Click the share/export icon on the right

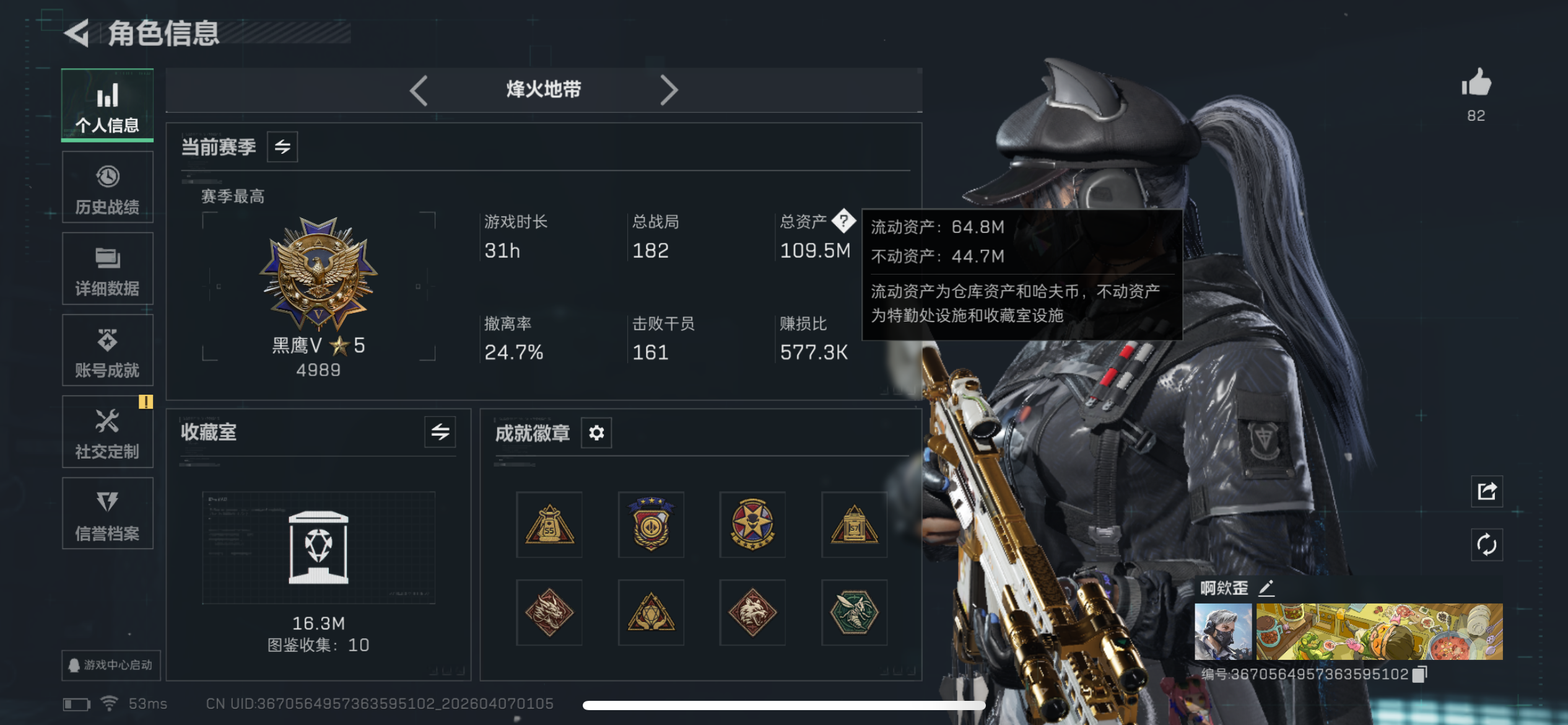[1486, 491]
